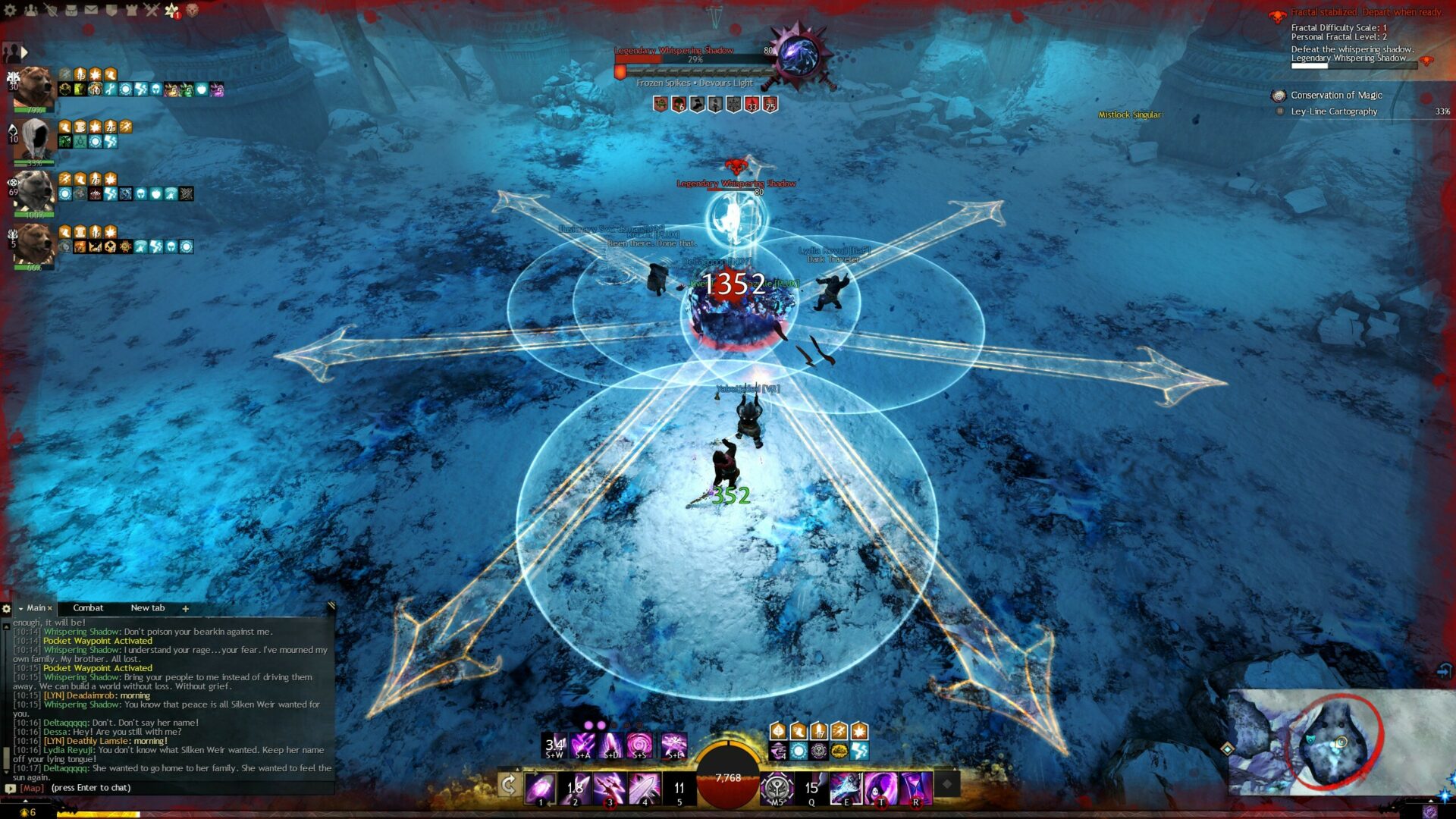
Task: Open the guild shield icon
Action: (111, 10)
